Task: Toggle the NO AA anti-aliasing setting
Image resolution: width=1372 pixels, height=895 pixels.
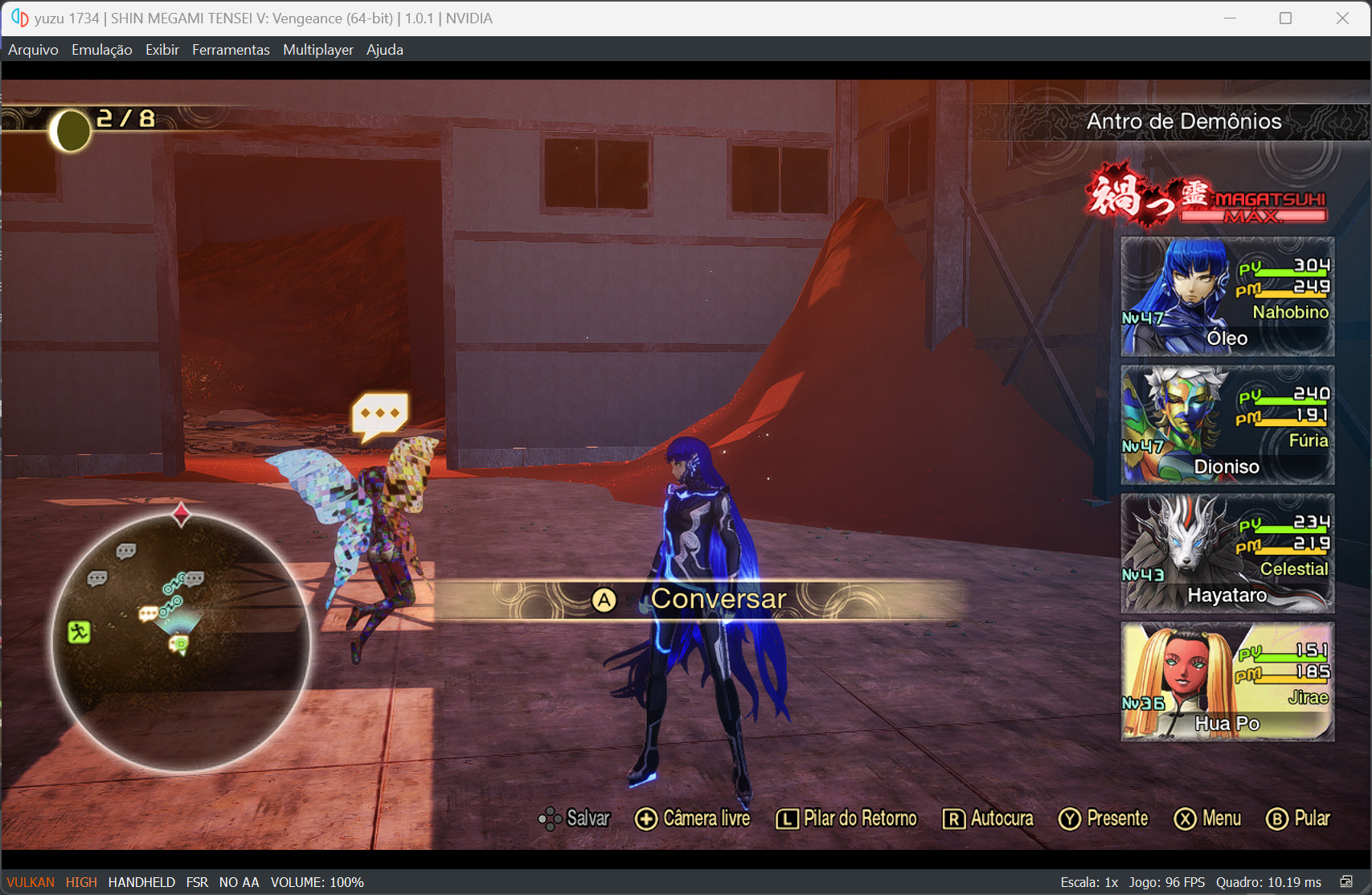Action: pyautogui.click(x=238, y=881)
